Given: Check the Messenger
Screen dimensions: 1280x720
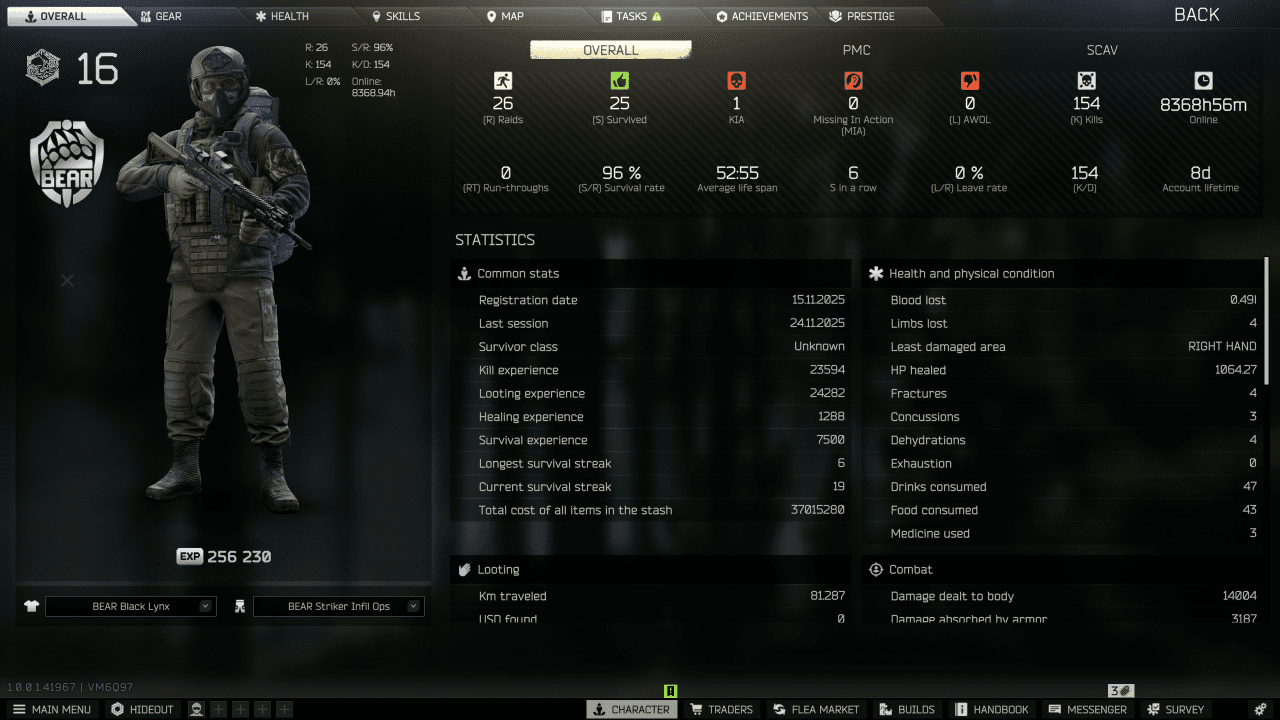Looking at the screenshot, I should coord(1088,709).
